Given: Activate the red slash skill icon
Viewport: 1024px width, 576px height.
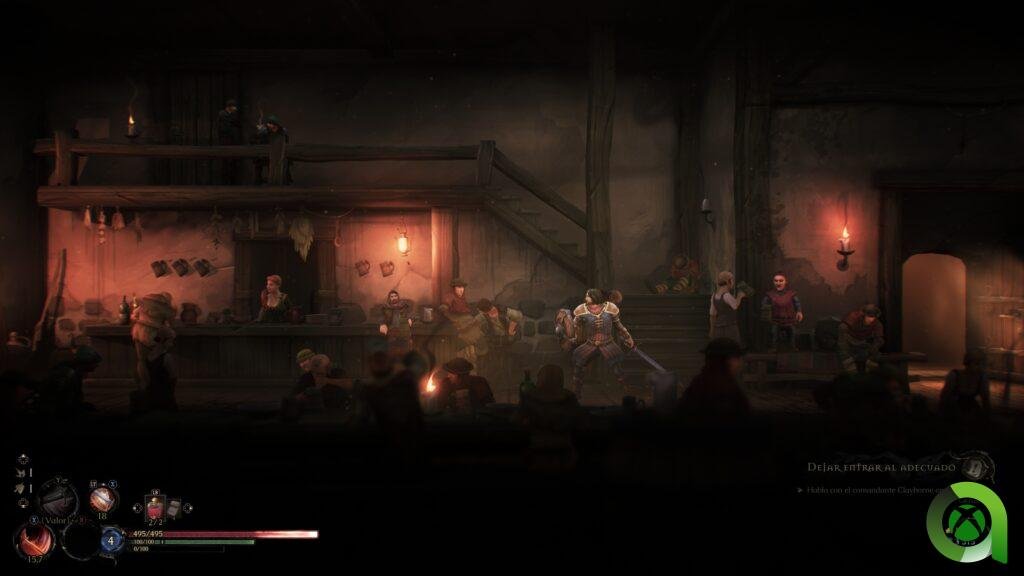Looking at the screenshot, I should [x=34, y=540].
